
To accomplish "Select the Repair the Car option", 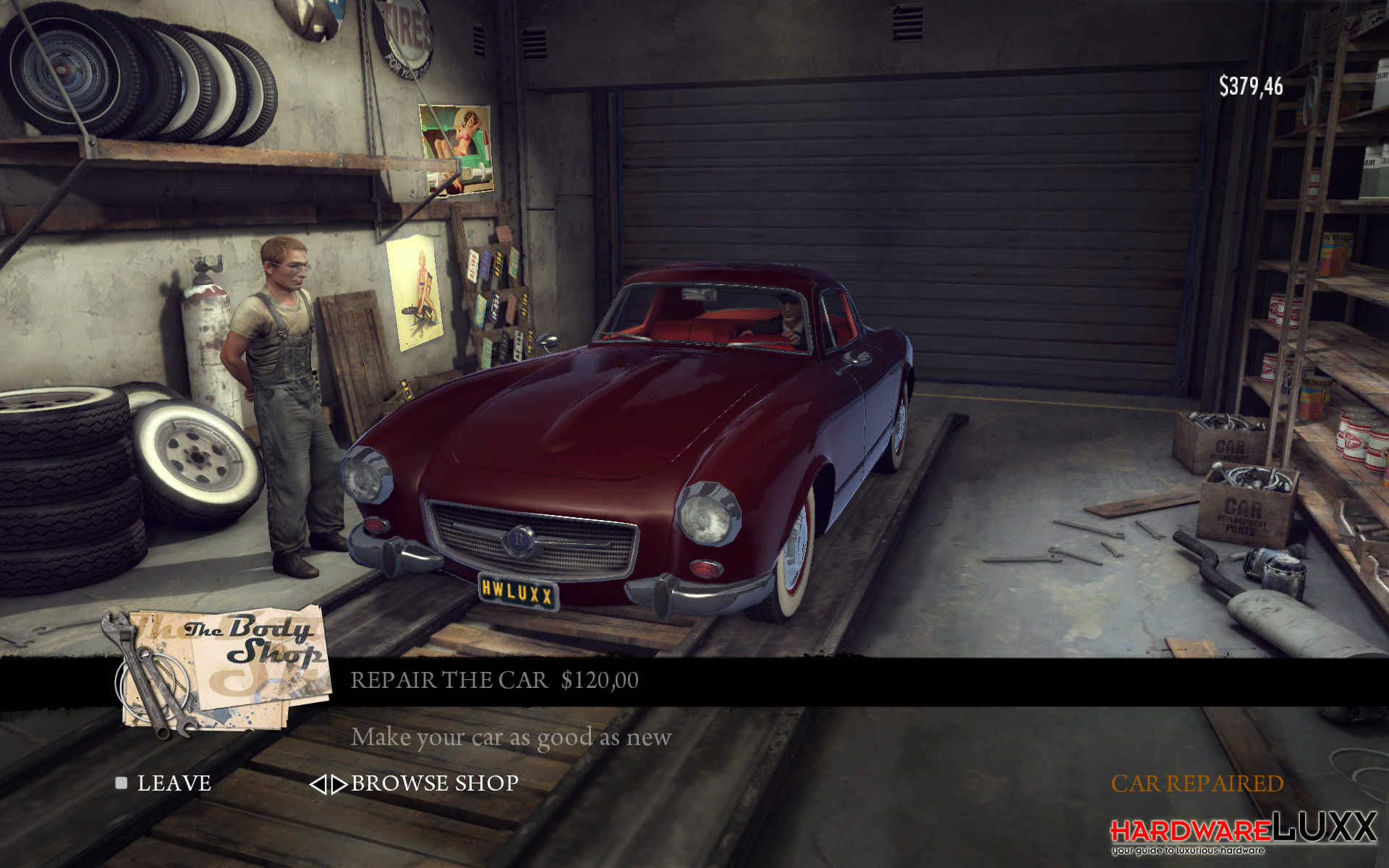I will point(494,681).
